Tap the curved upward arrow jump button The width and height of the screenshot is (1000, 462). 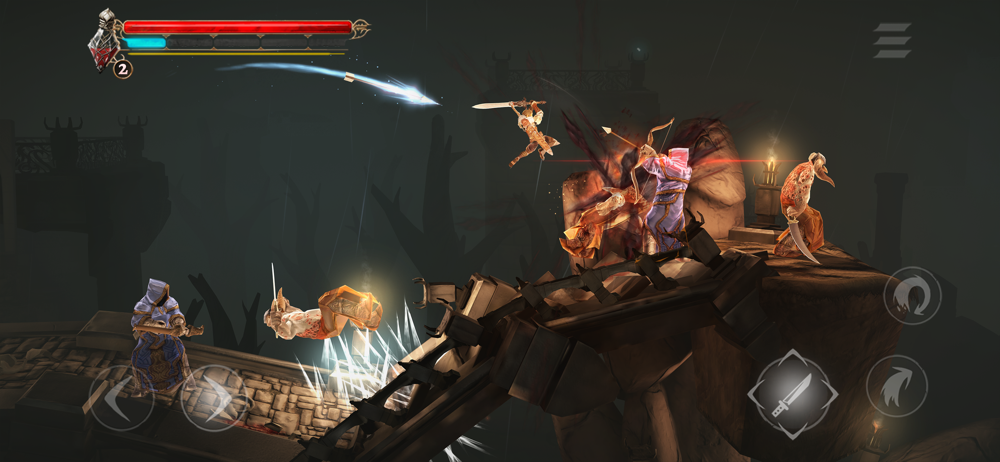point(896,386)
